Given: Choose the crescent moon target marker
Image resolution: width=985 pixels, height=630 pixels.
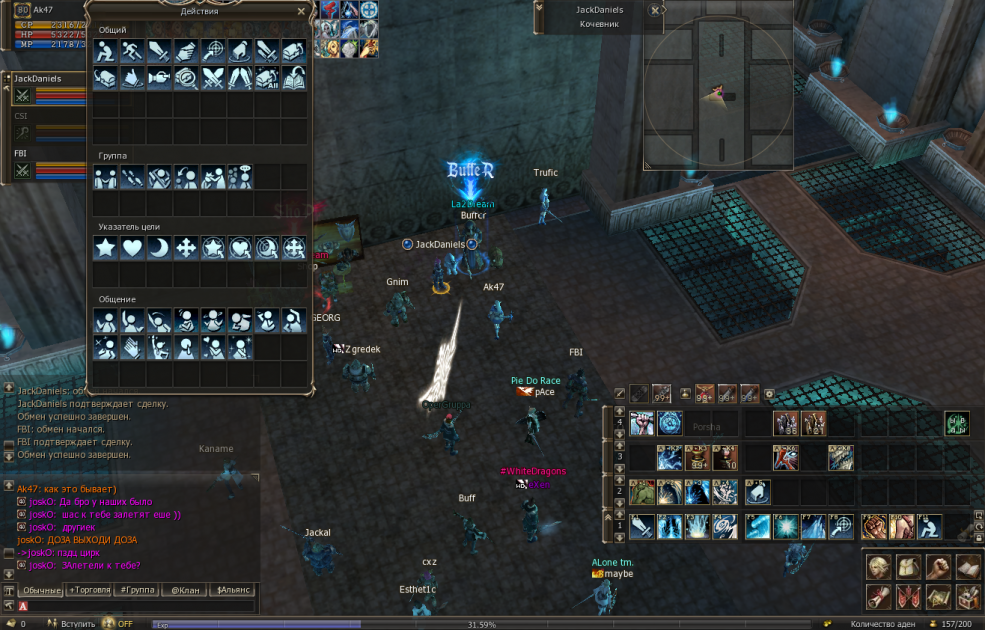Looking at the screenshot, I should pyautogui.click(x=160, y=247).
